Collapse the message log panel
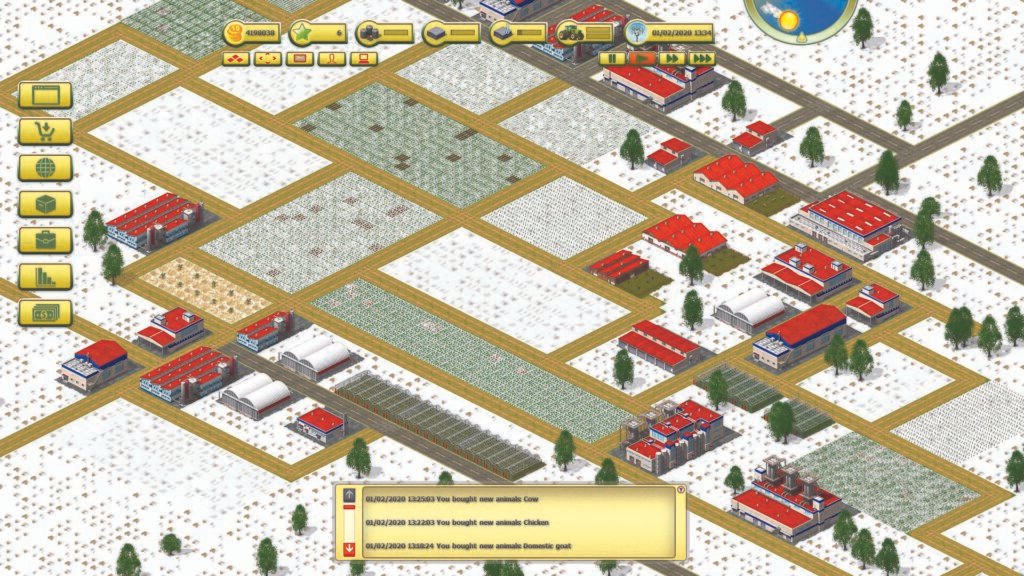The height and width of the screenshot is (576, 1024). point(681,490)
